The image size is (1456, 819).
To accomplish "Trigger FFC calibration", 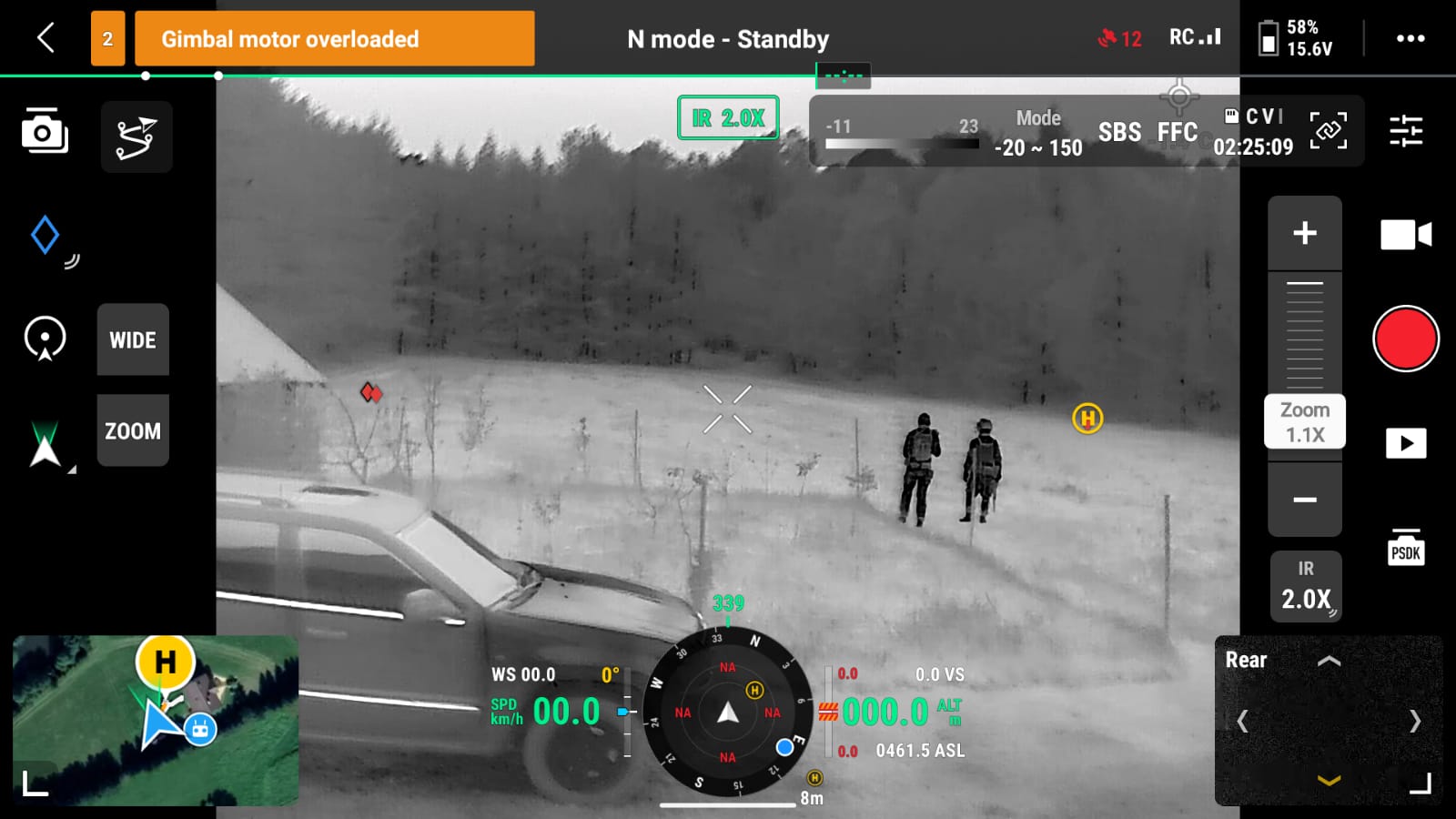I will coord(1177,133).
